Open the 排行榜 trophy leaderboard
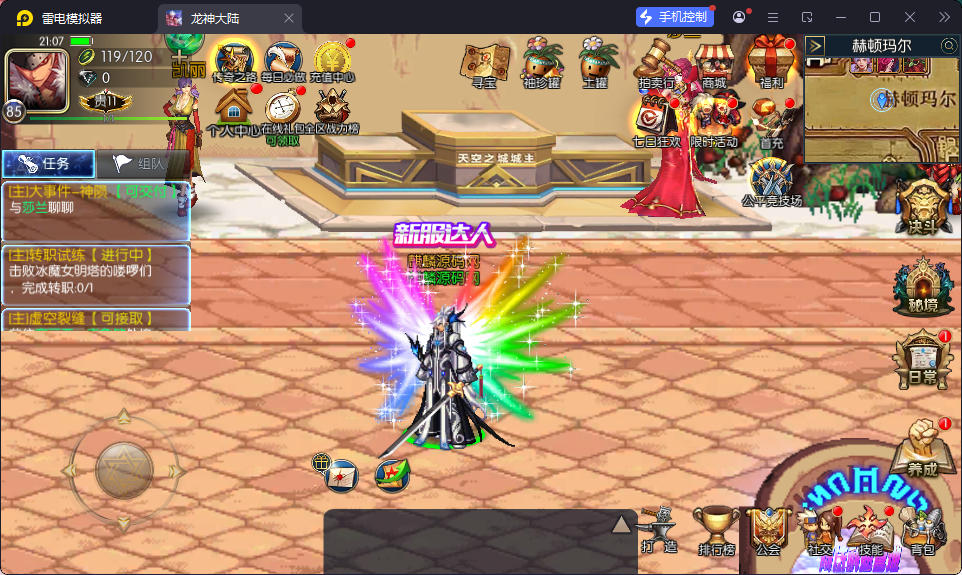 pyautogui.click(x=717, y=530)
